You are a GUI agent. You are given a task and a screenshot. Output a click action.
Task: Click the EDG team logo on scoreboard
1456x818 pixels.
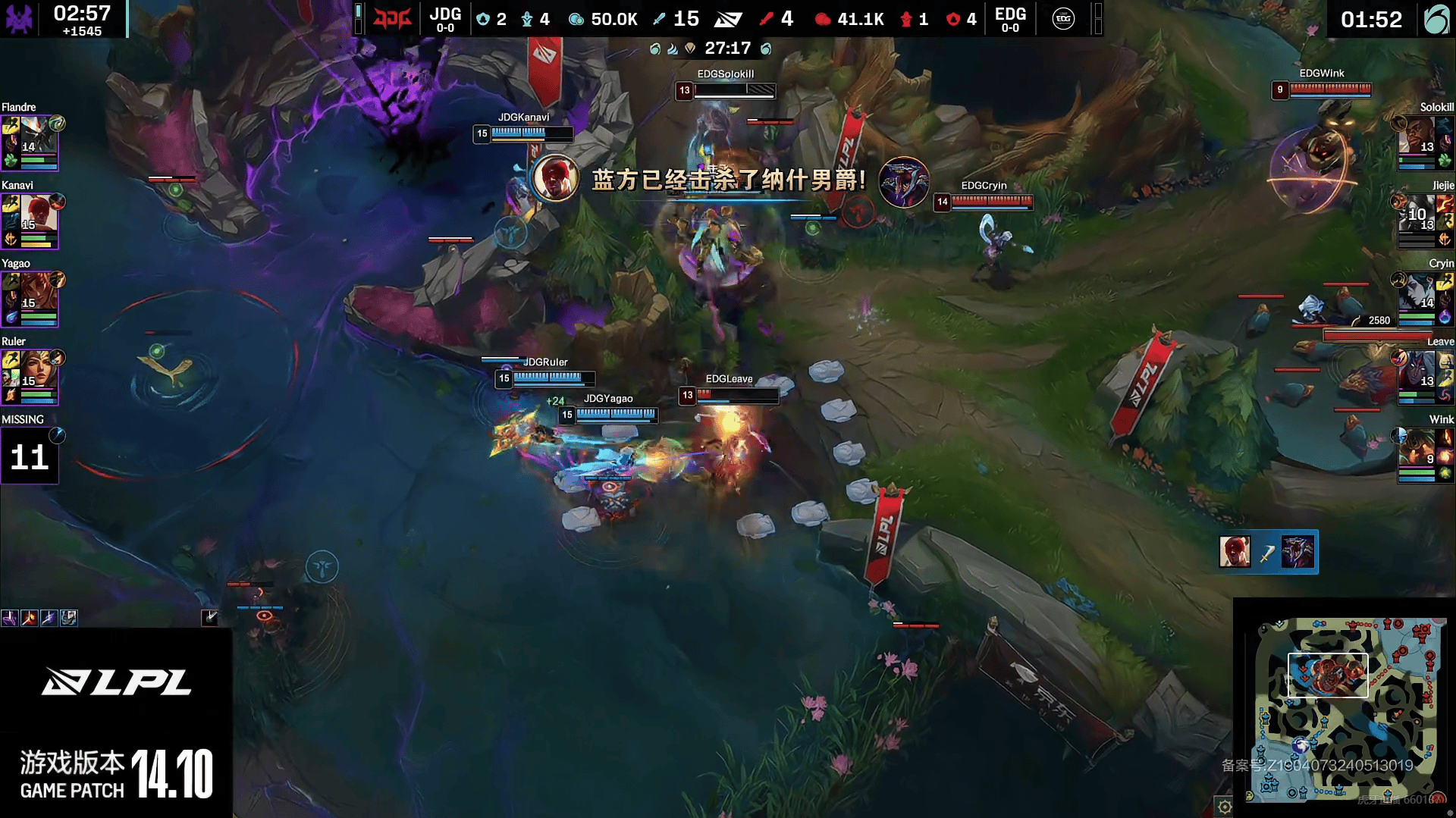1063,18
